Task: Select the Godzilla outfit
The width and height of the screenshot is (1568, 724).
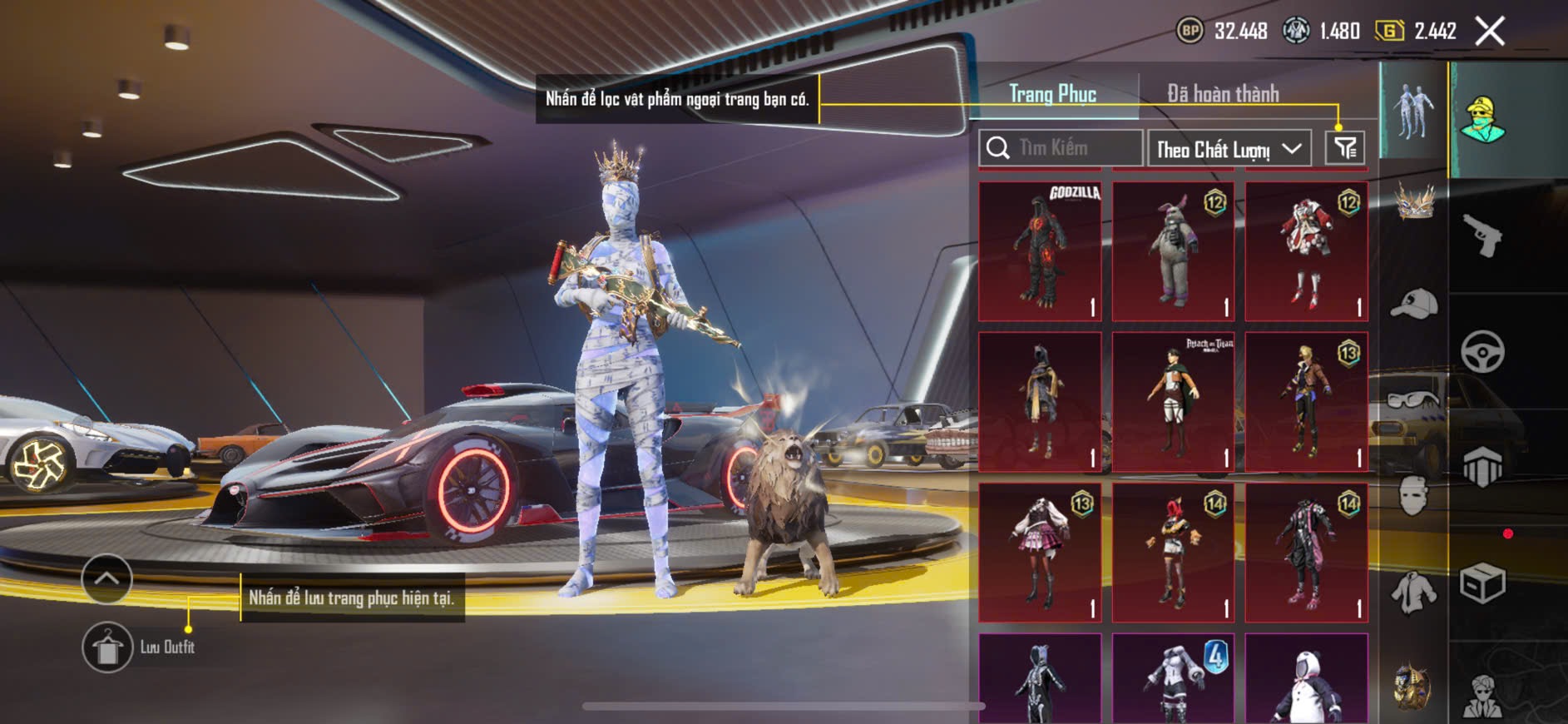Action: [1040, 251]
